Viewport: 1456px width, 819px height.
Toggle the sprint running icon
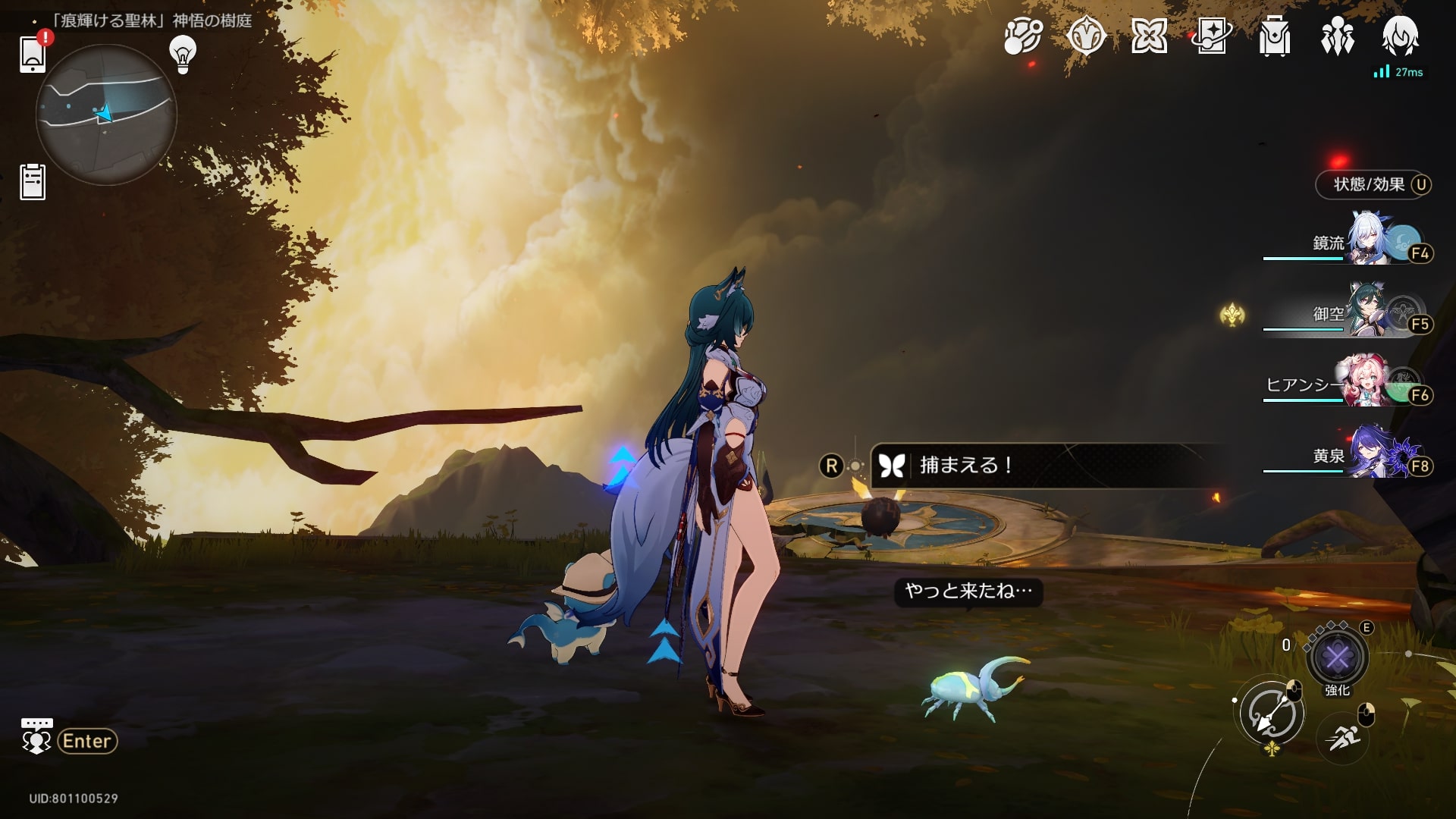point(1342,737)
